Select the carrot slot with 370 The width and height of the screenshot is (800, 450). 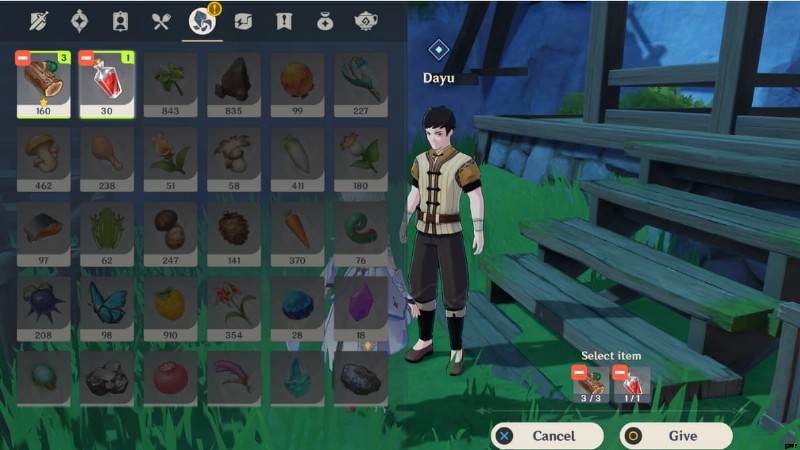coord(297,234)
